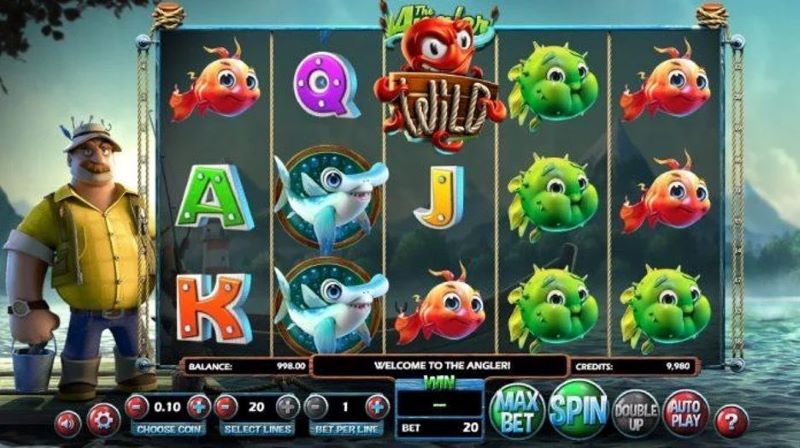Open the settings gear icon
Viewport: 800px width, 448px height.
pyautogui.click(x=102, y=419)
